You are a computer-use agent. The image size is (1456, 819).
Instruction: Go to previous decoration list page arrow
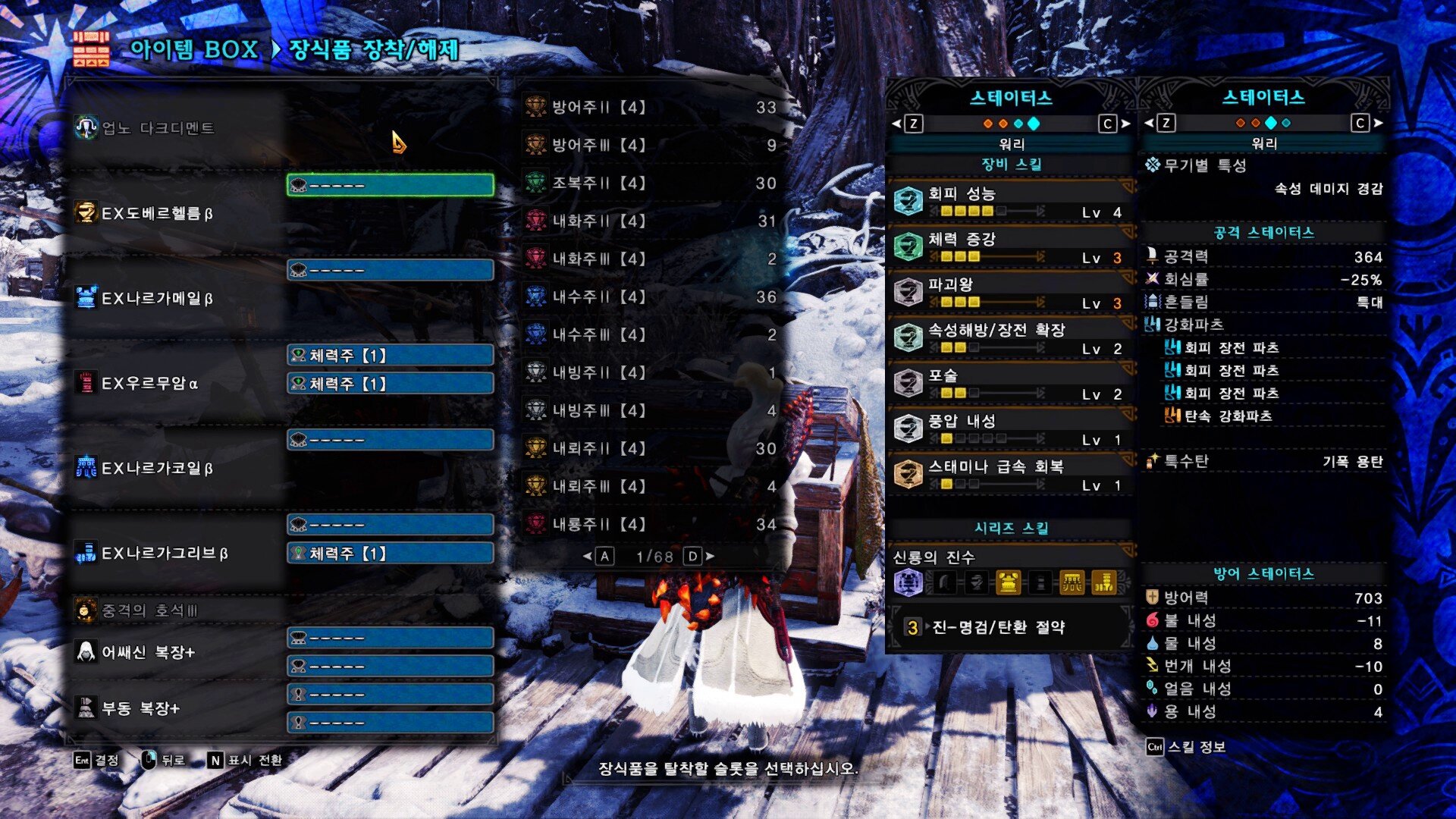[587, 557]
